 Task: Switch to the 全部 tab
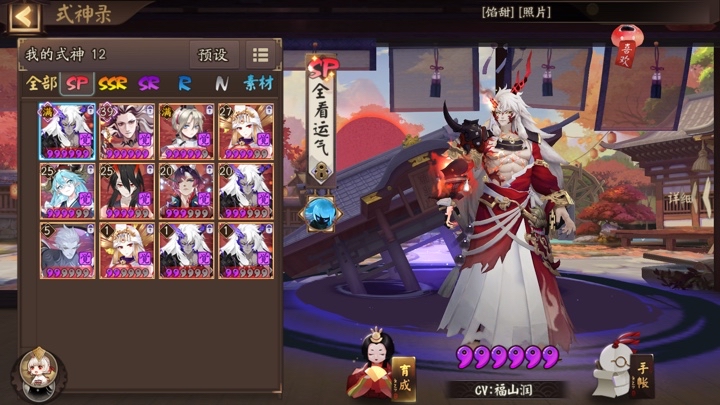click(42, 84)
